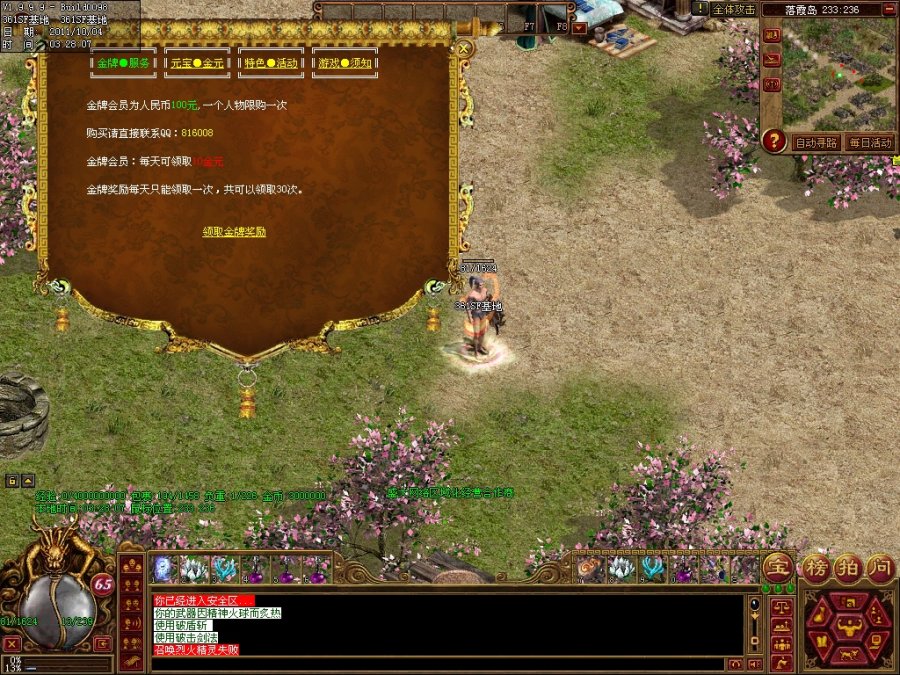Open the 拍 auction button
The height and width of the screenshot is (675, 900).
point(848,567)
